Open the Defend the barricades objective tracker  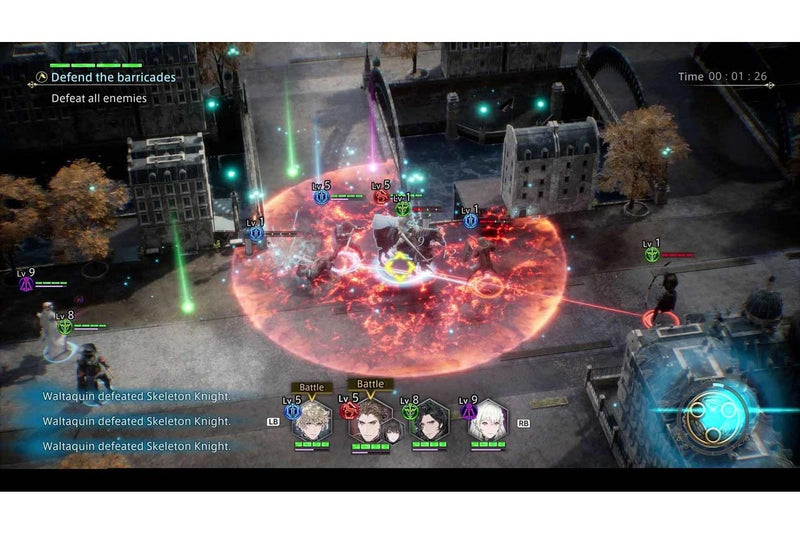[113, 77]
